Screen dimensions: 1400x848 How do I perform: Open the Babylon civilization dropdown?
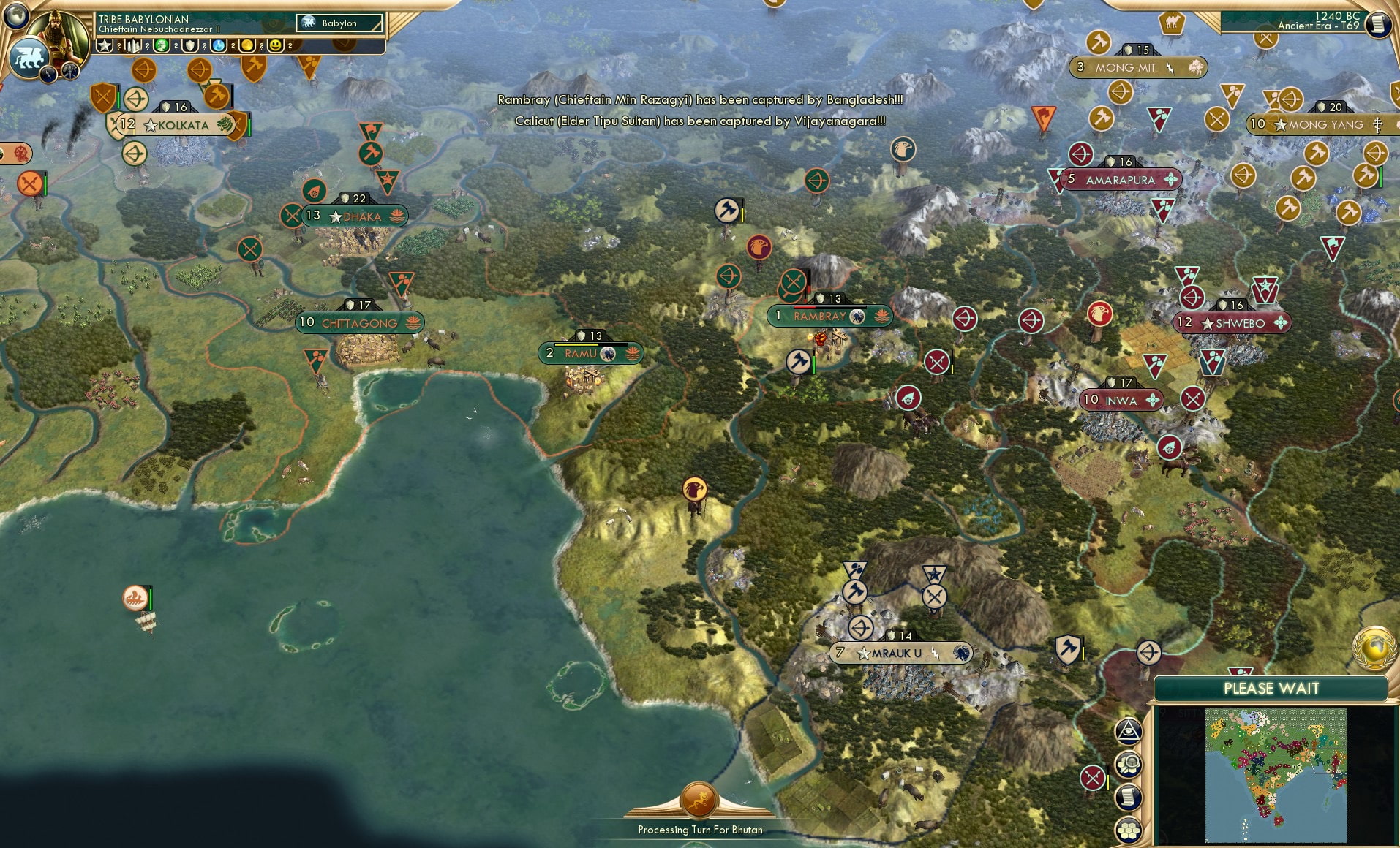(x=340, y=23)
